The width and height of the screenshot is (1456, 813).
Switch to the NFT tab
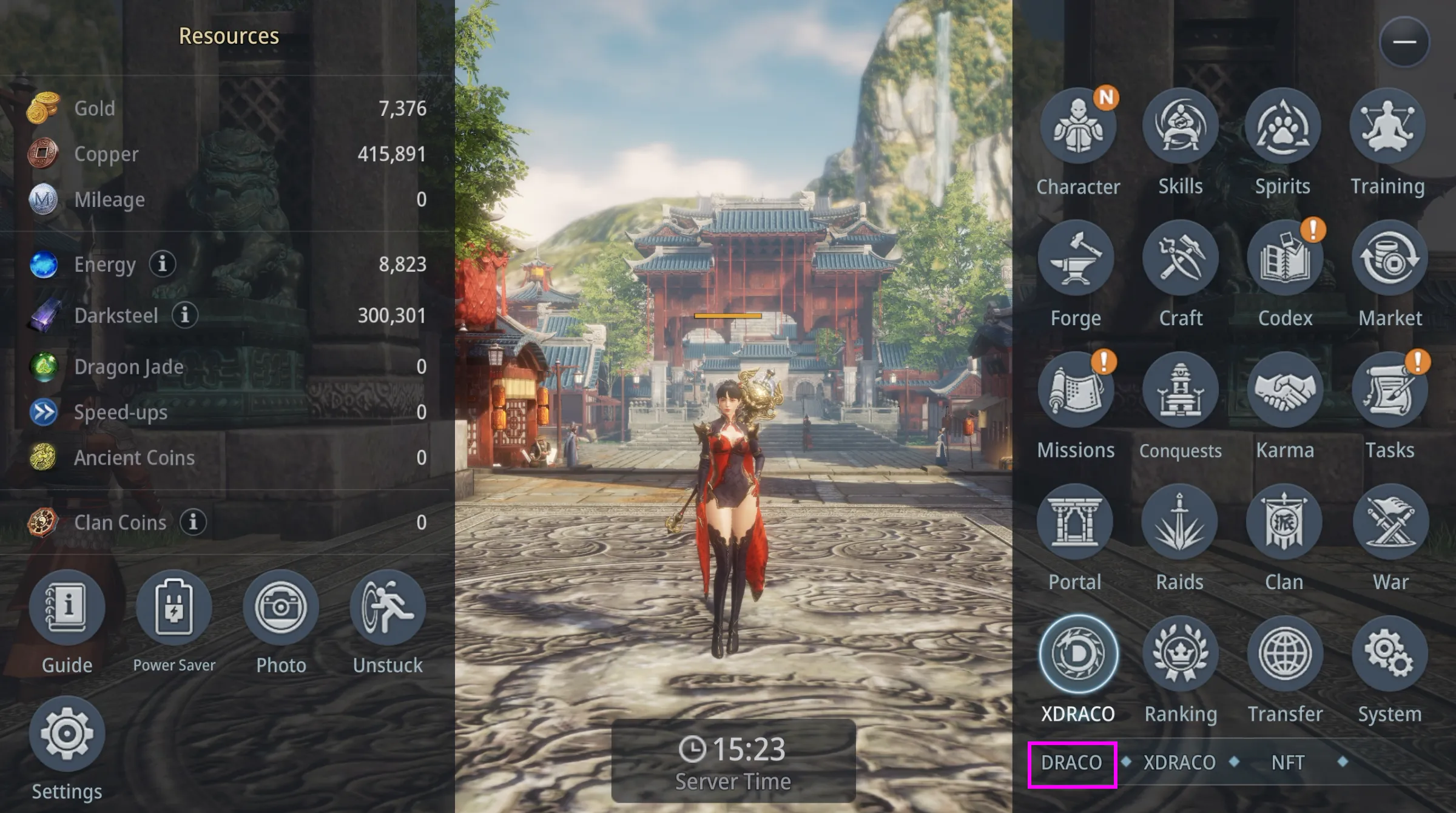[x=1287, y=763]
